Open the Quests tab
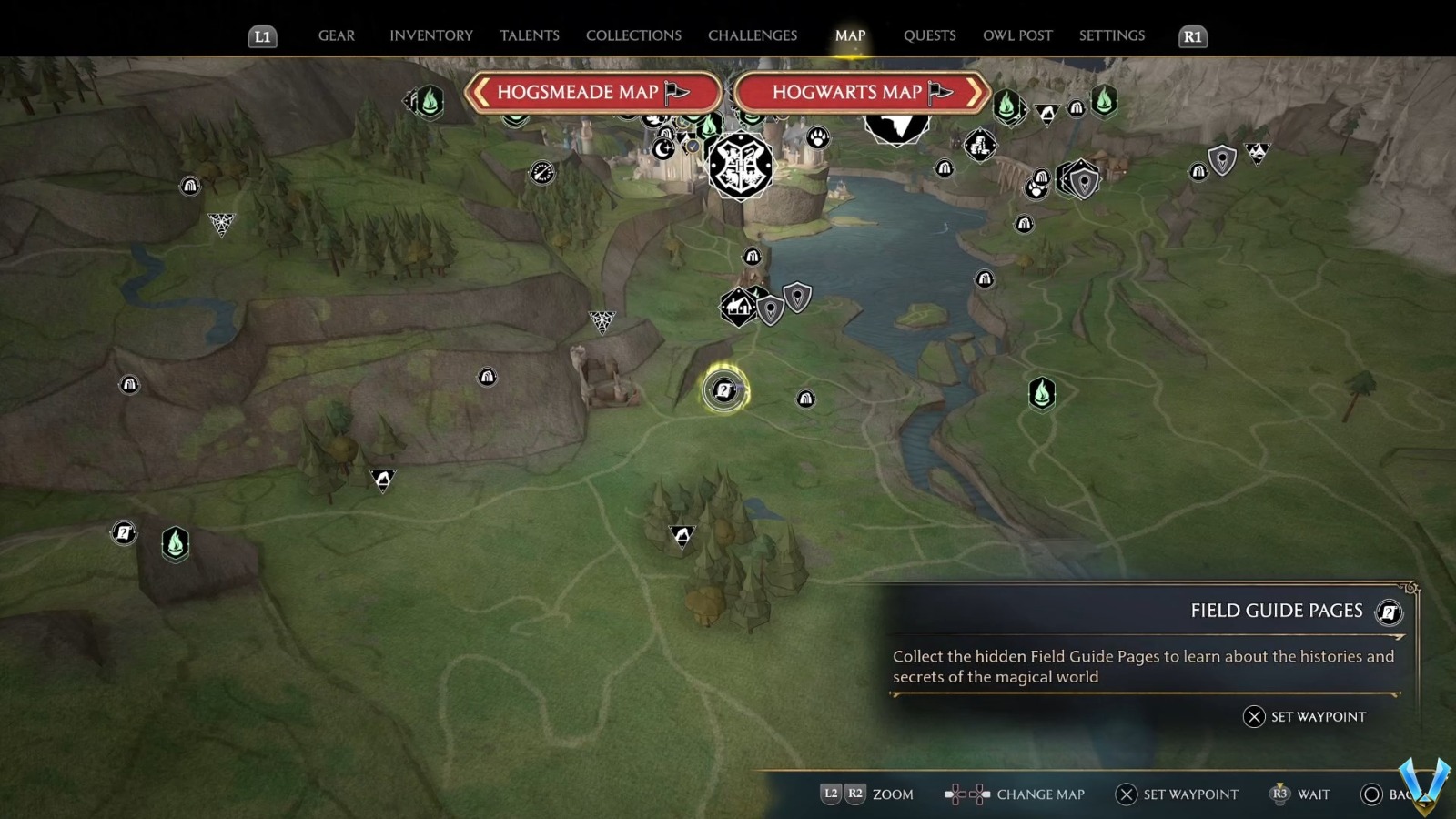The width and height of the screenshot is (1456, 819). click(x=929, y=35)
